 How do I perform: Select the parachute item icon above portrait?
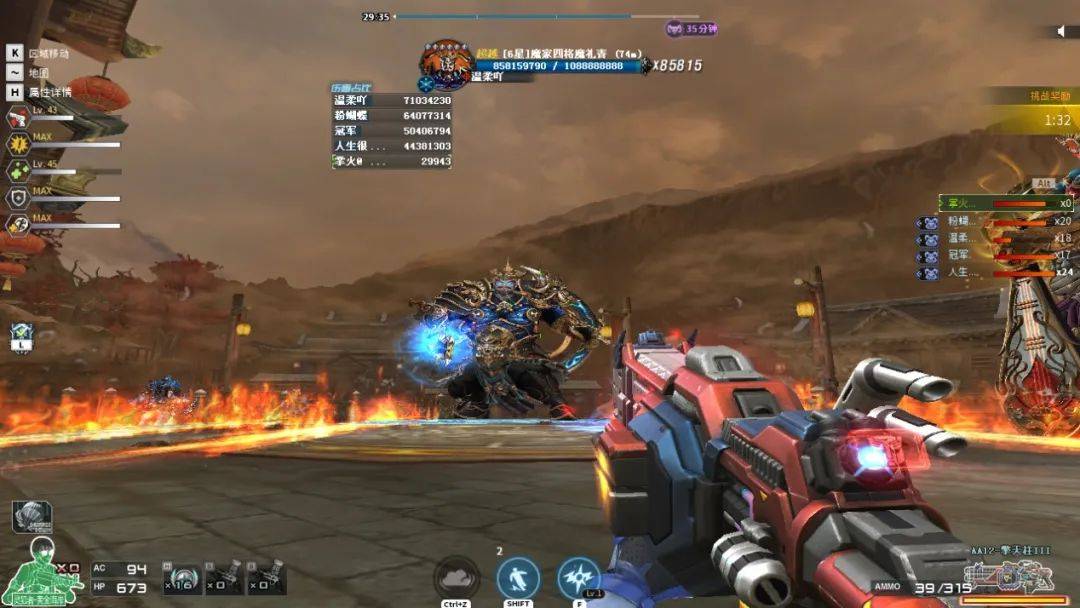point(31,516)
